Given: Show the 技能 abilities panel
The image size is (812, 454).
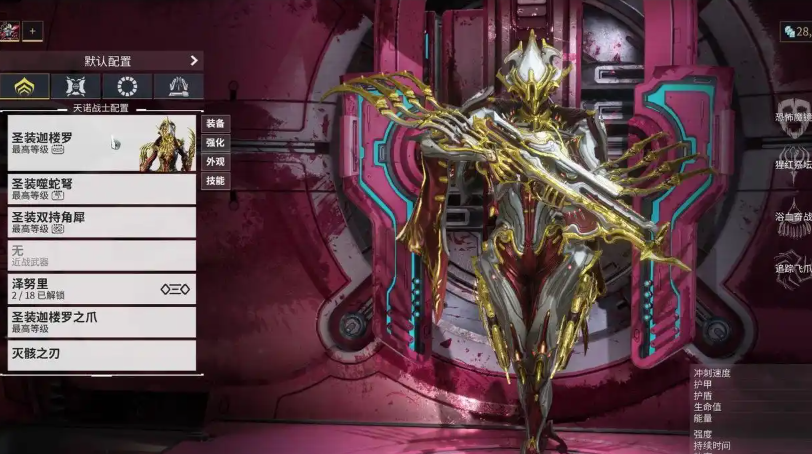Looking at the screenshot, I should click(x=215, y=181).
